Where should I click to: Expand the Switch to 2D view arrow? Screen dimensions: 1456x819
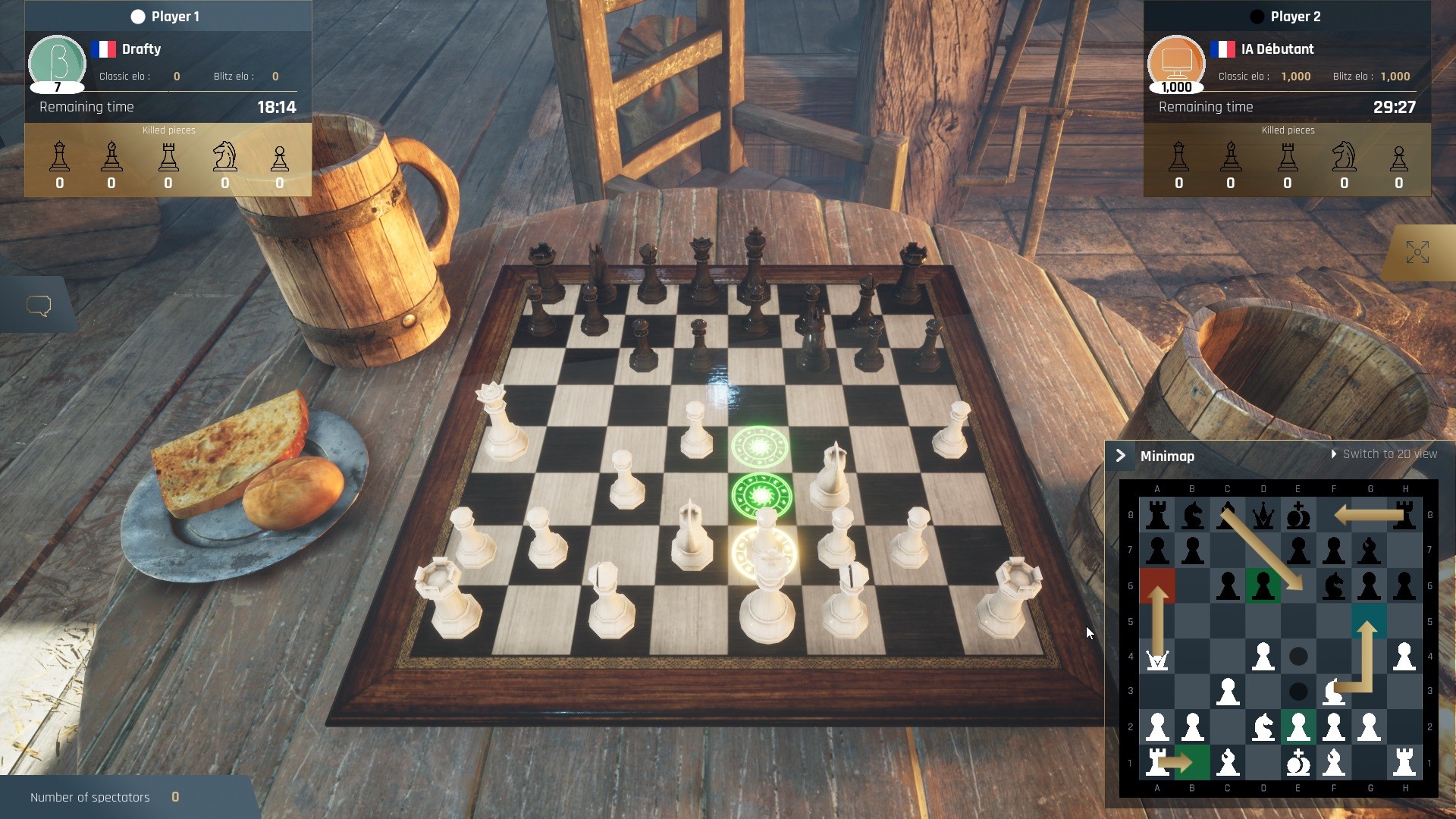pyautogui.click(x=1334, y=453)
